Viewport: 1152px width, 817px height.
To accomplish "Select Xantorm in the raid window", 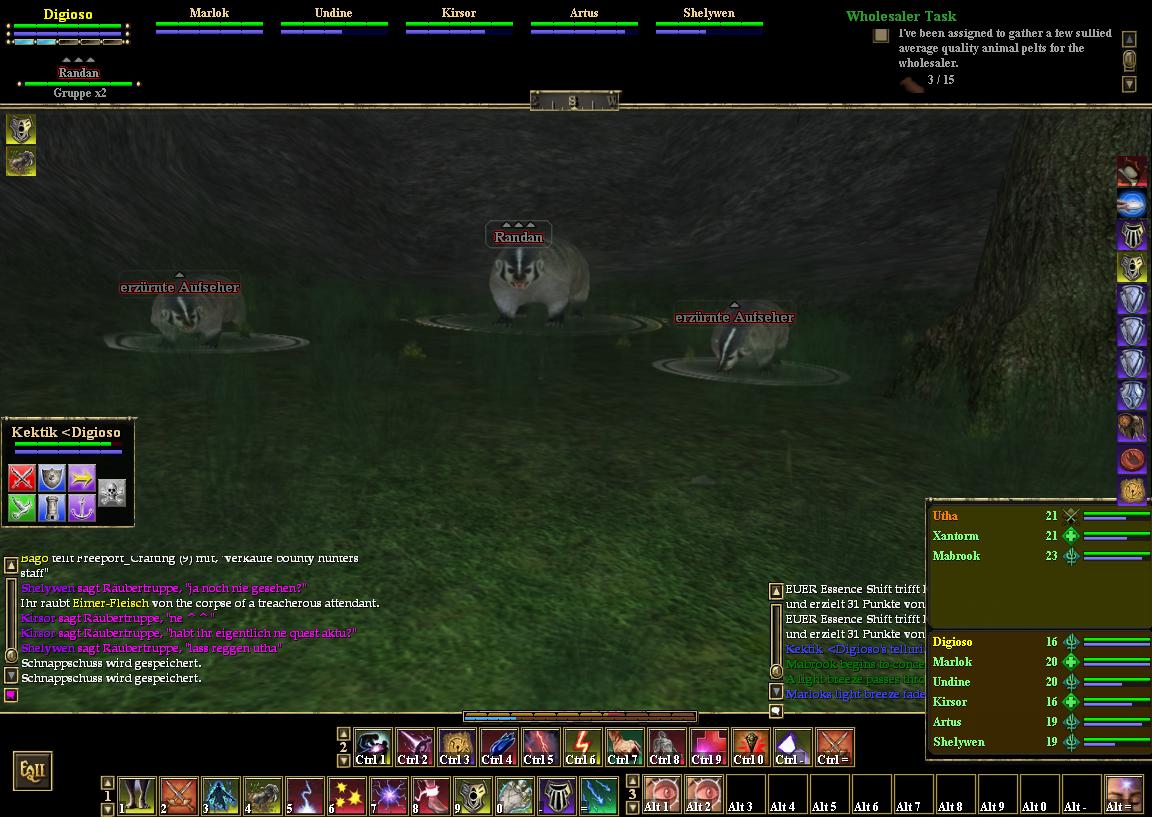I will (956, 536).
